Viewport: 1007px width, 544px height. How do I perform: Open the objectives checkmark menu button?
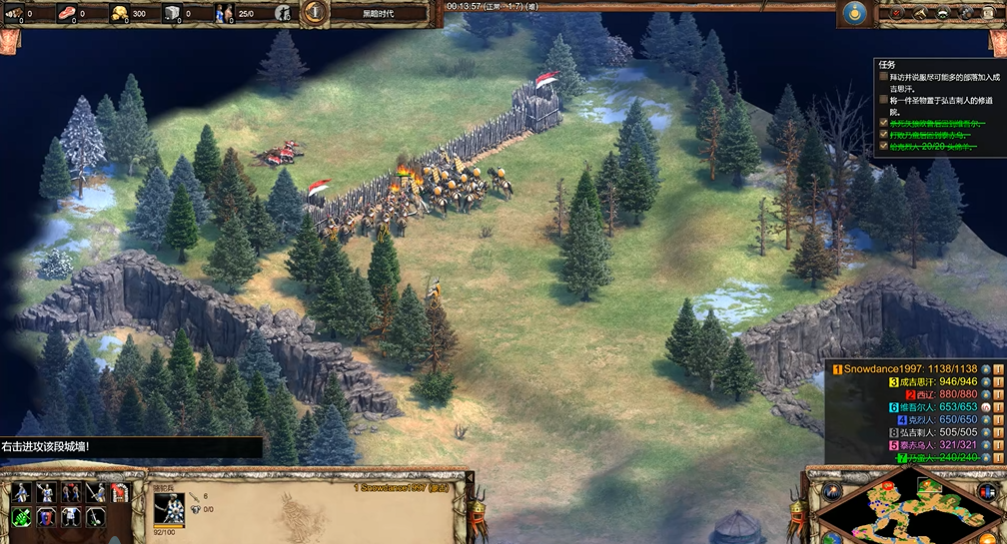[897, 13]
